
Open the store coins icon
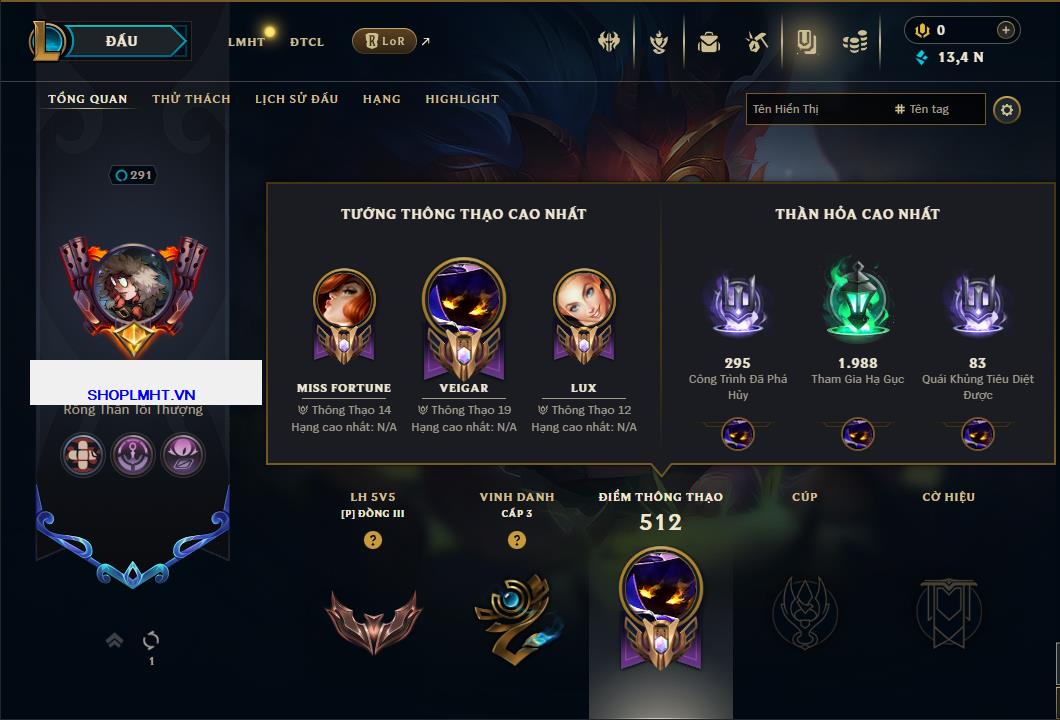854,42
